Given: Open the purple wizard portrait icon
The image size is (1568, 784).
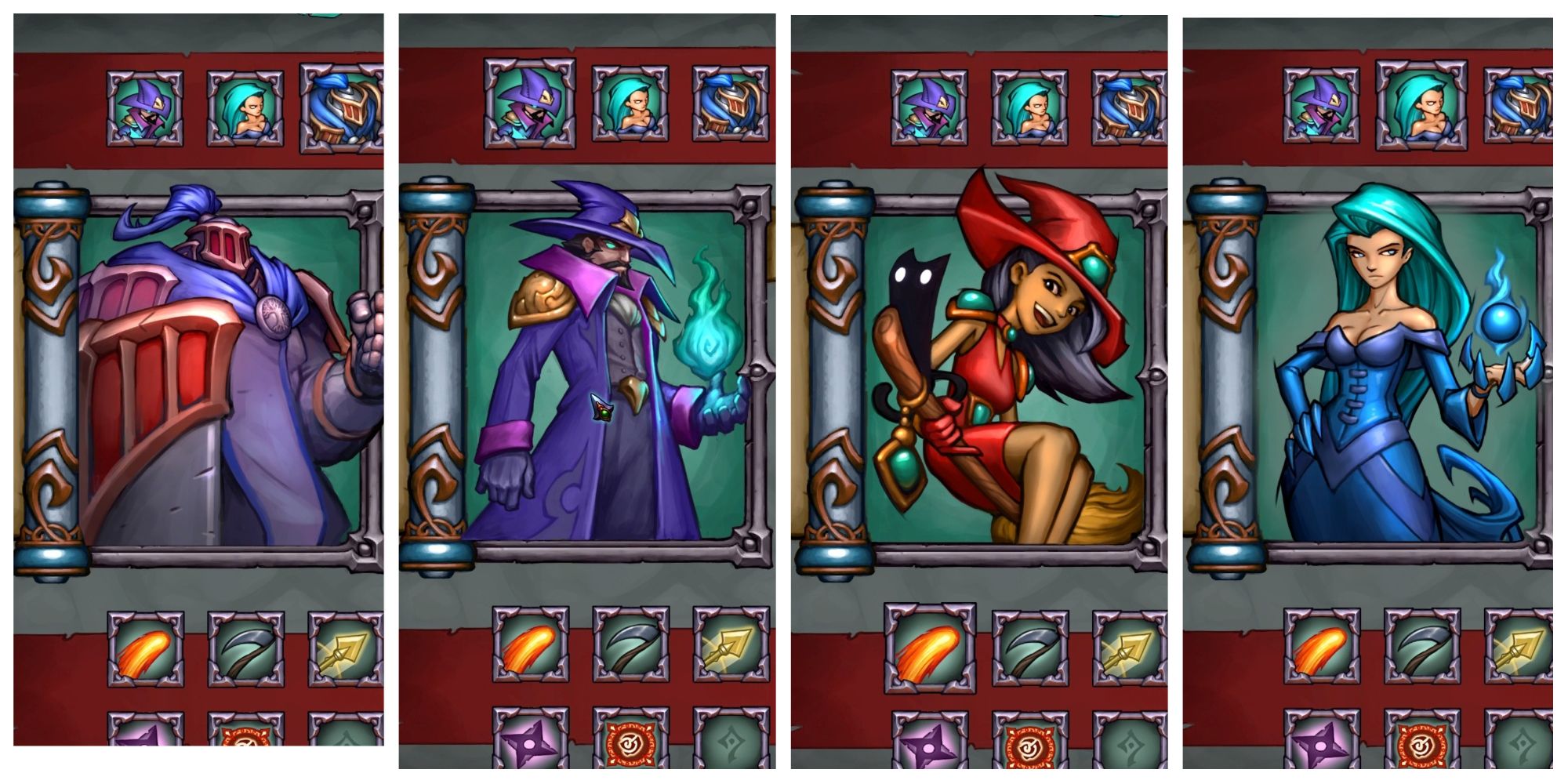Looking at the screenshot, I should point(145,106).
